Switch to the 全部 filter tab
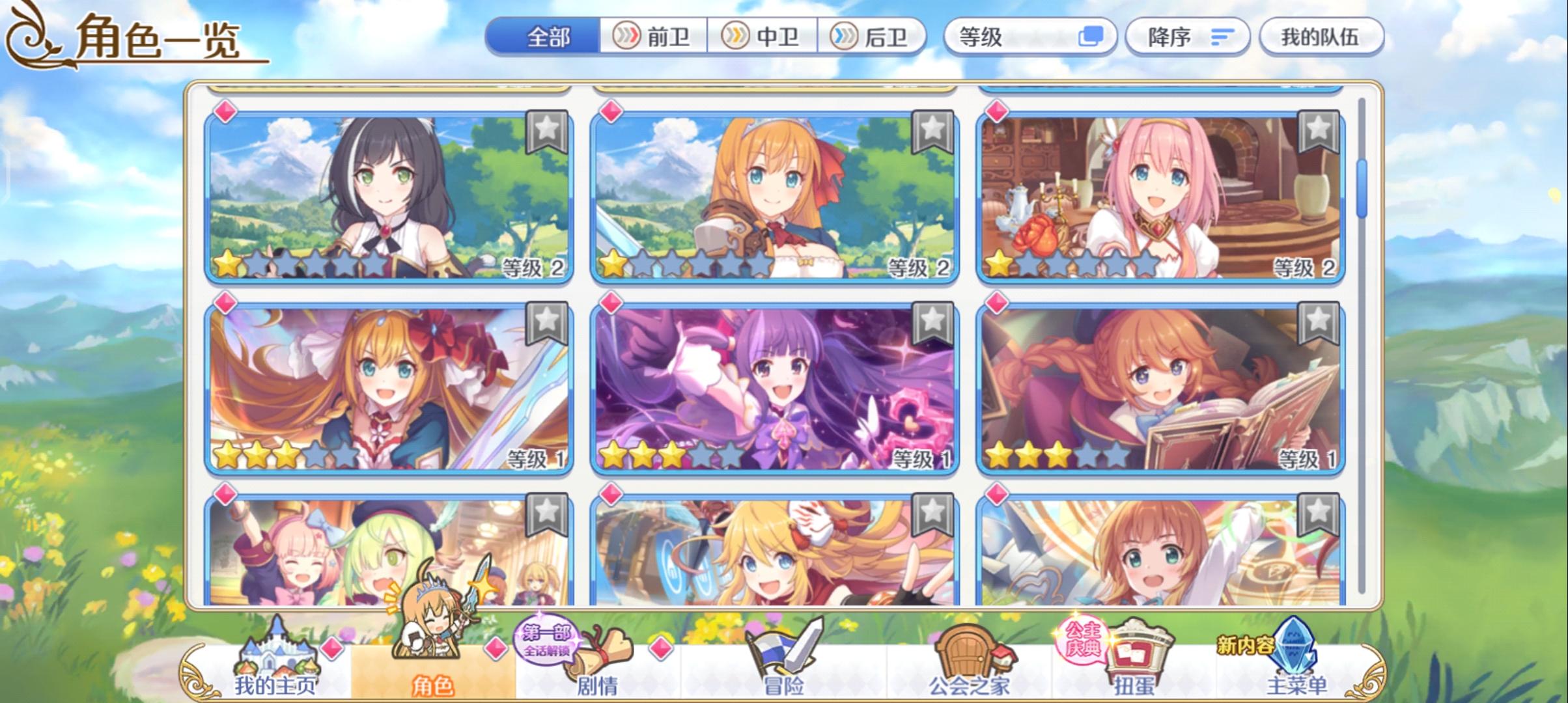 [x=549, y=37]
